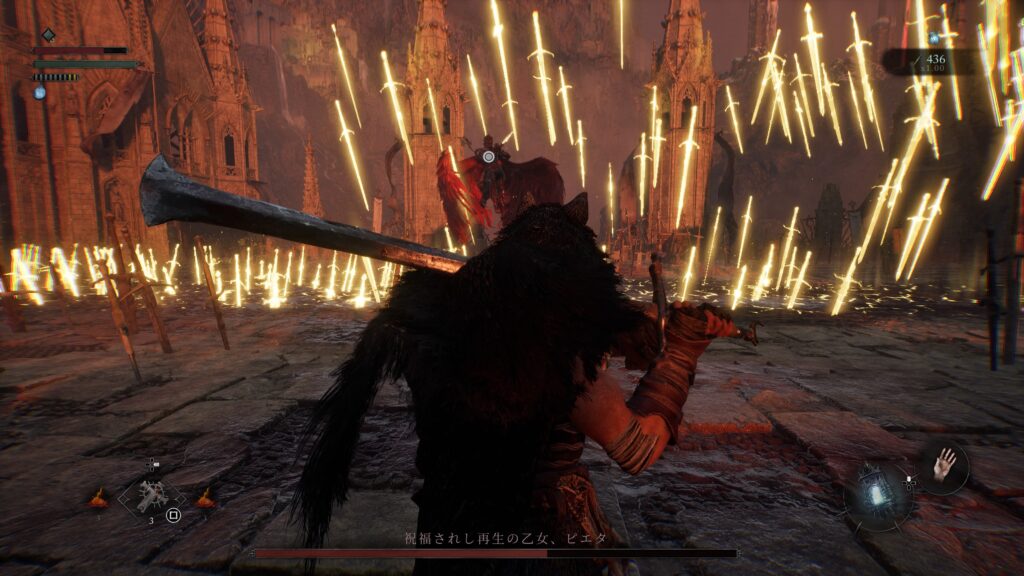Click the open hand gesture icon
The image size is (1024, 576).
click(x=944, y=463)
